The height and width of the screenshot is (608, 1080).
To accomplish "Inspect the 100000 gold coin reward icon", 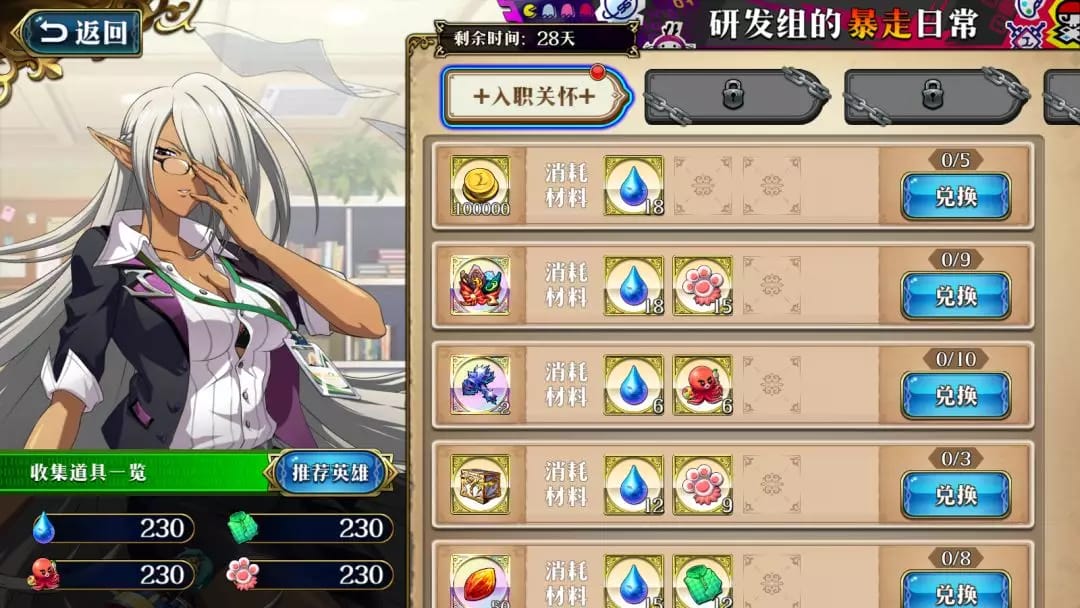I will pos(481,186).
